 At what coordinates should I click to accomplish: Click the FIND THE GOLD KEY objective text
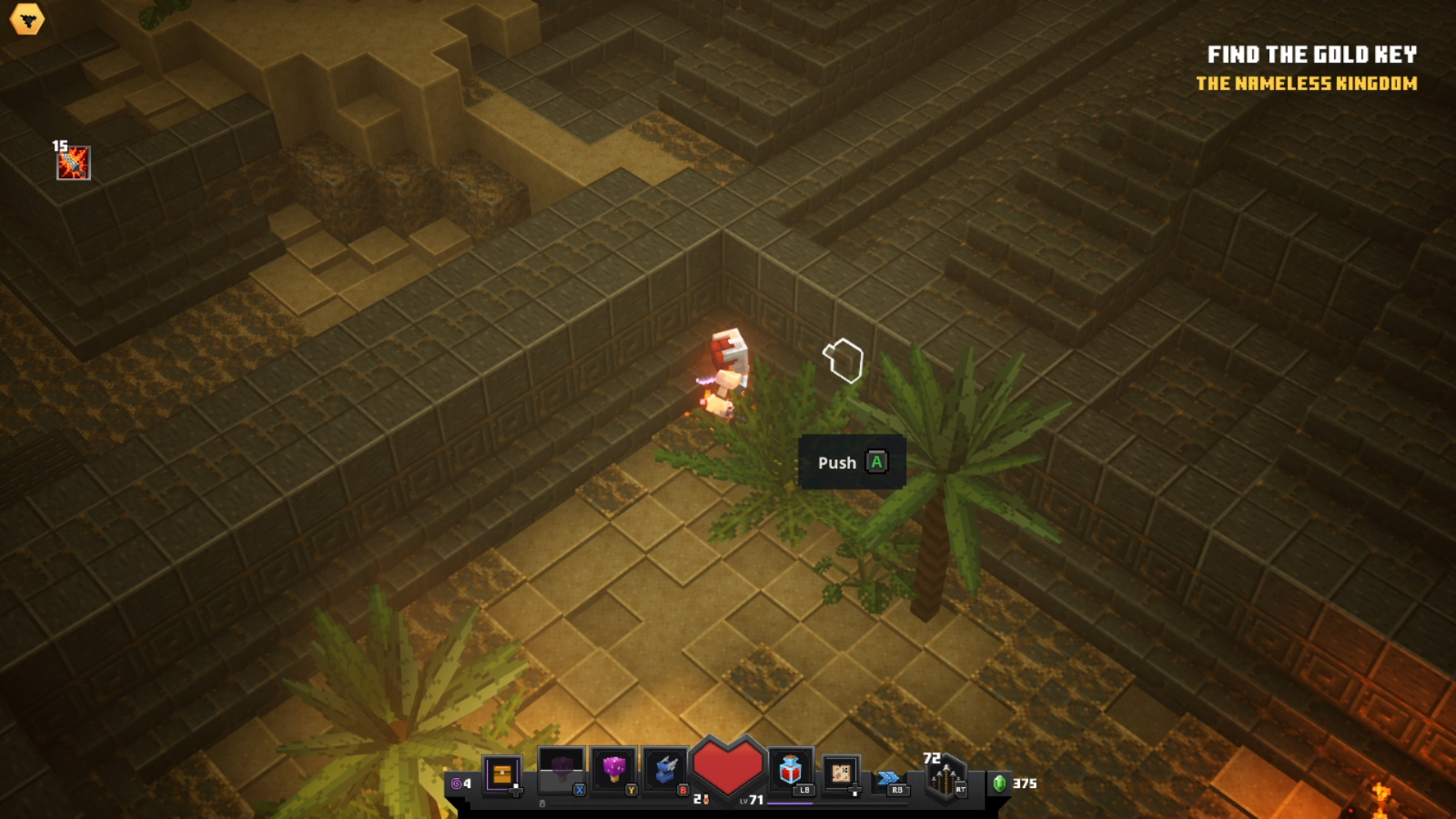[1313, 54]
